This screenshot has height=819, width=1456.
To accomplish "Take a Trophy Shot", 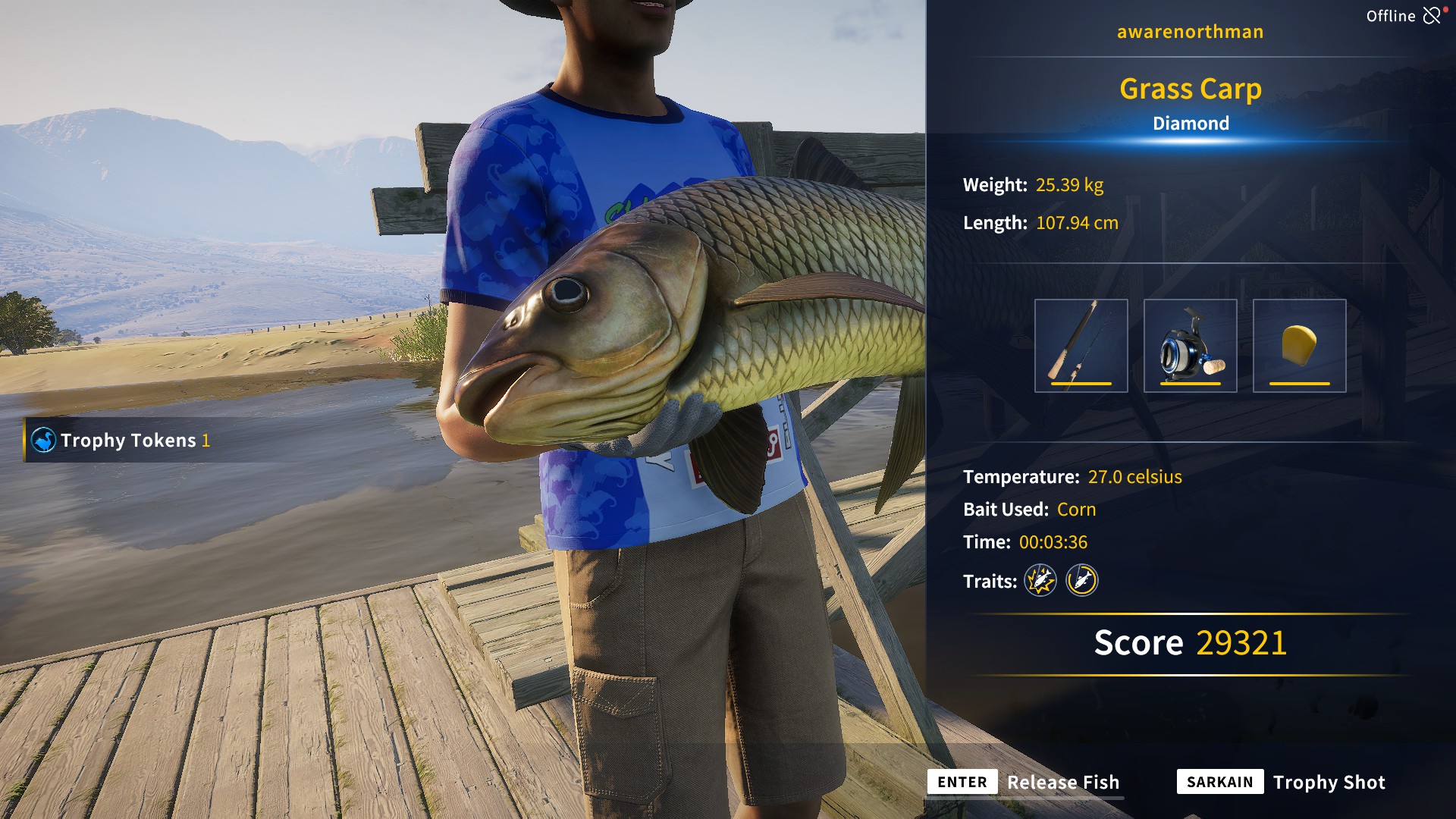I will click(1329, 782).
